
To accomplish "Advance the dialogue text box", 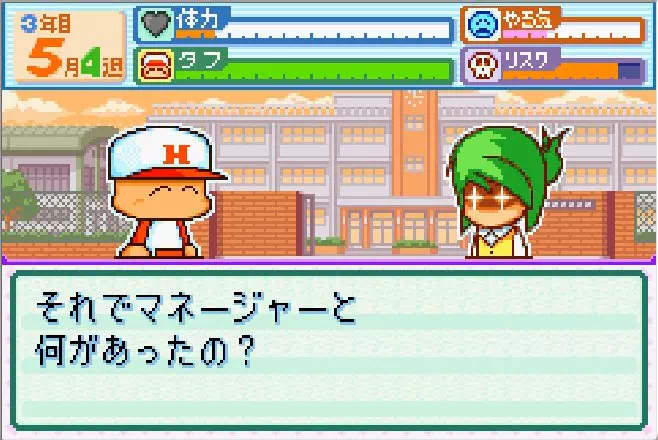I will (328, 350).
